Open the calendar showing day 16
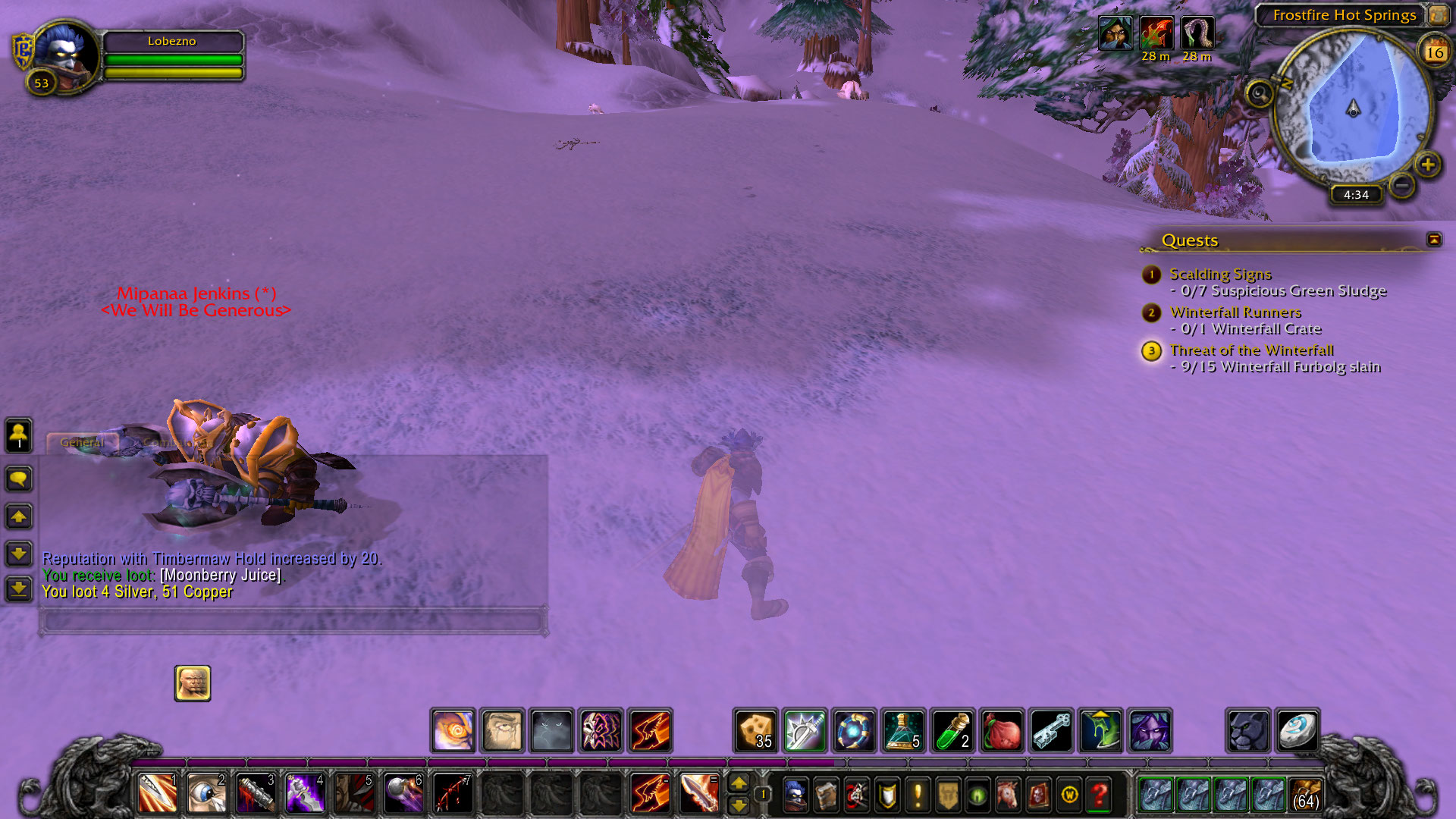The image size is (1456, 819). pos(1434,52)
